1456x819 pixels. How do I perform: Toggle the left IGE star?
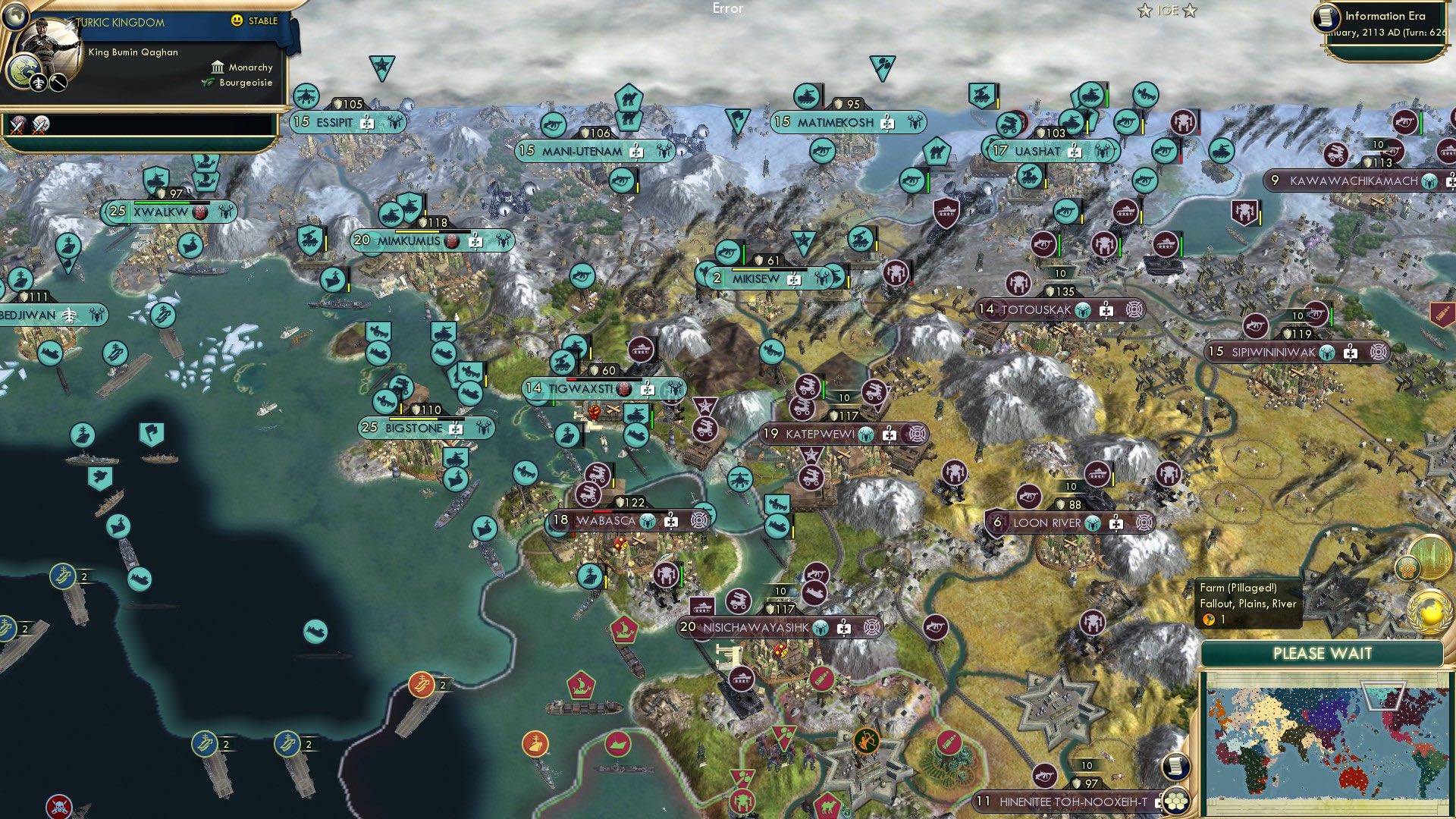tap(1145, 11)
